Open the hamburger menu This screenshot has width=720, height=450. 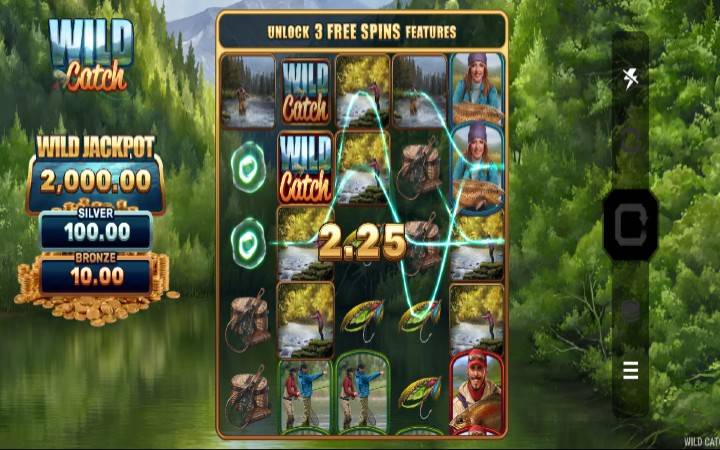tap(630, 371)
